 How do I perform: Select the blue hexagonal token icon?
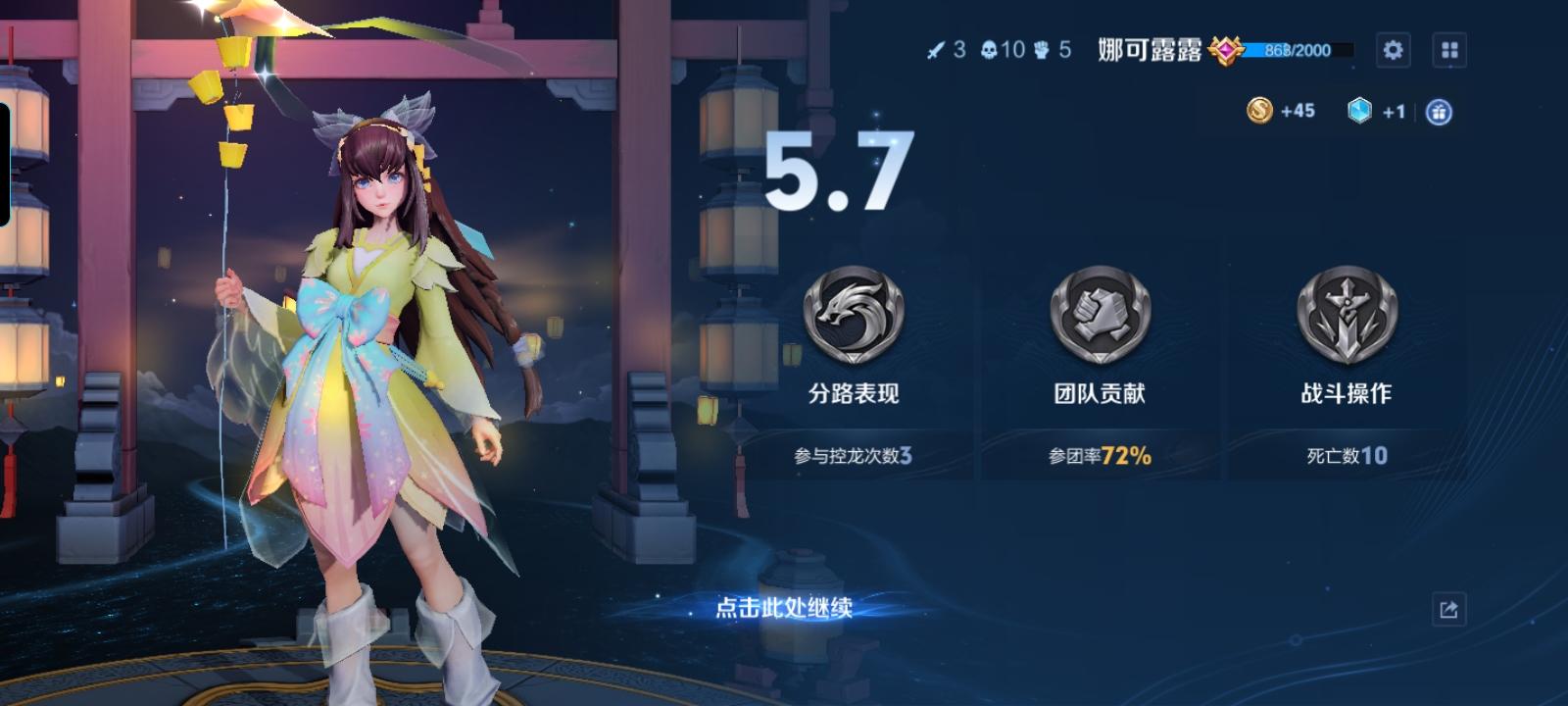point(1360,112)
